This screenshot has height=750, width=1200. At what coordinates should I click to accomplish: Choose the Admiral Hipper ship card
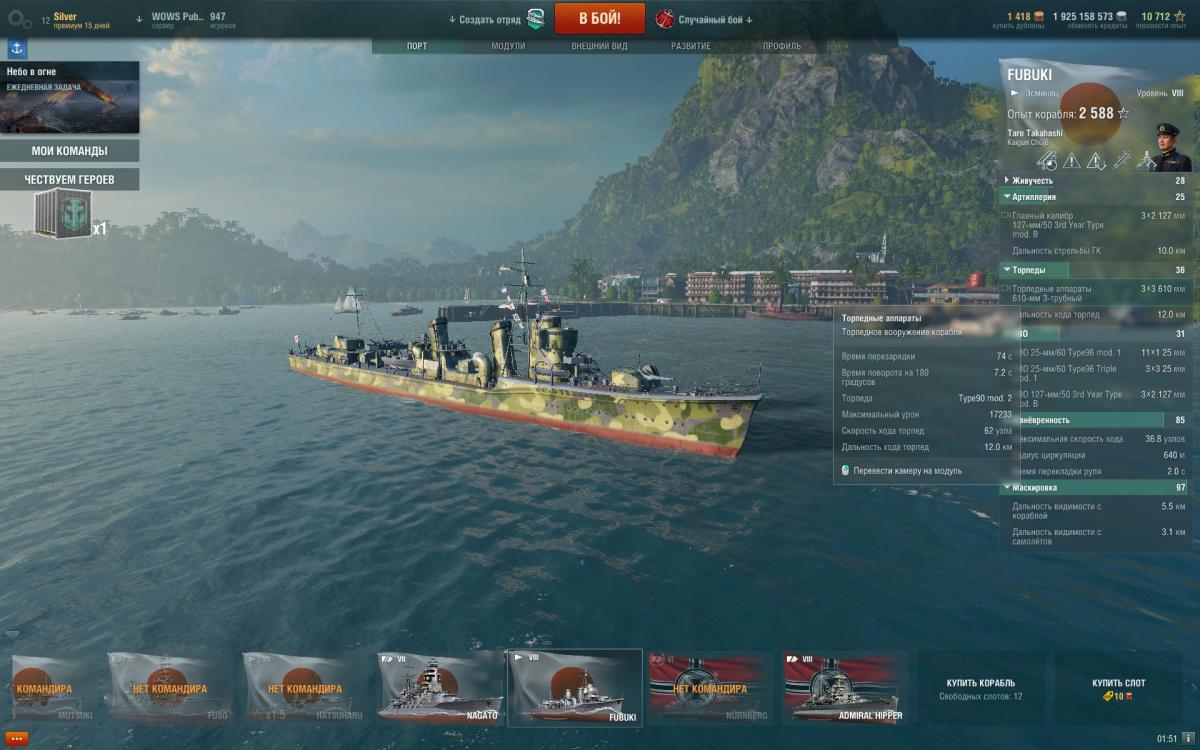[x=845, y=688]
